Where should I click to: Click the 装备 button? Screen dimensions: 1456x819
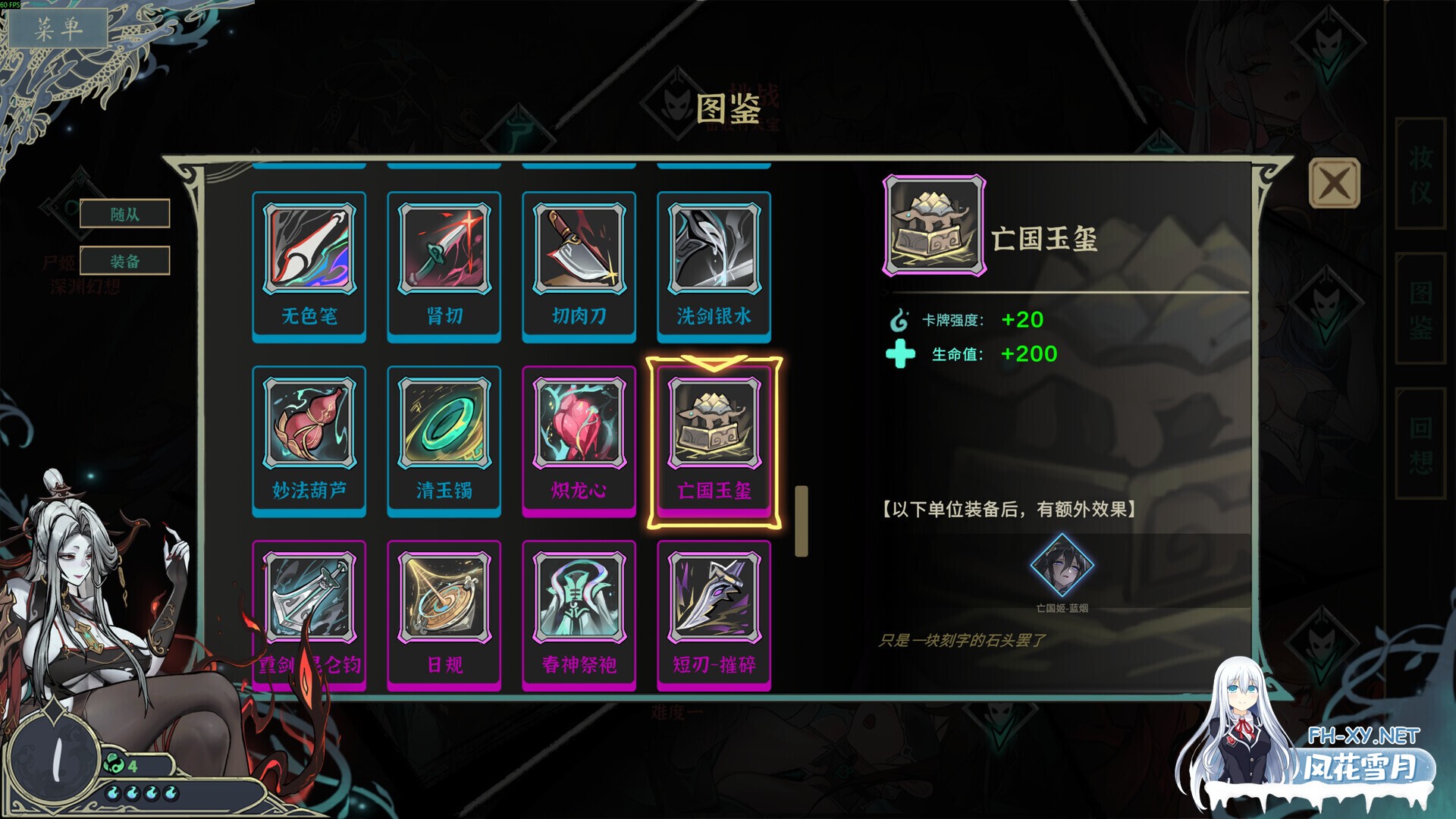(x=126, y=260)
